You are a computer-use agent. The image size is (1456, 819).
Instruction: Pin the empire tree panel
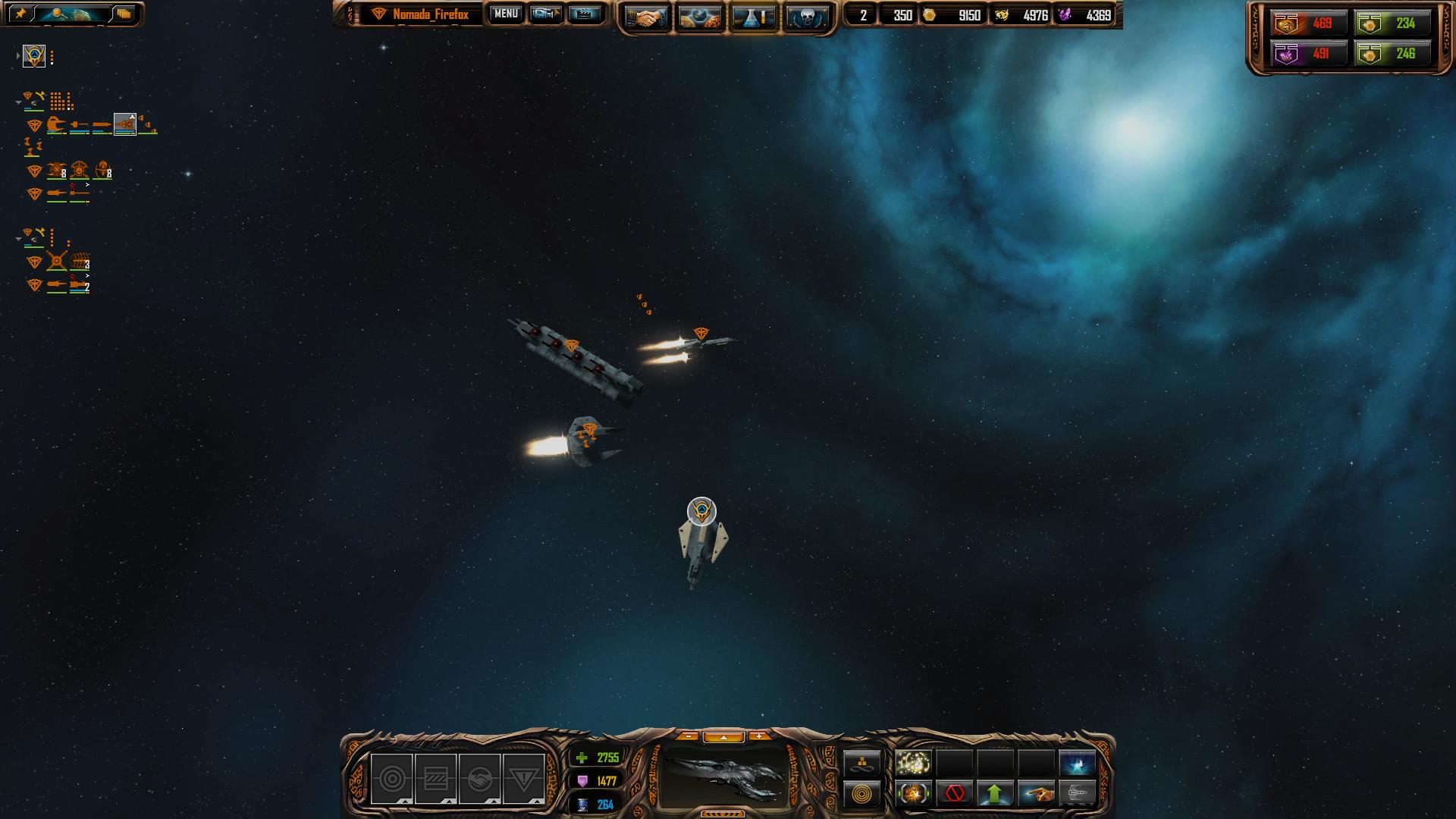(21, 14)
